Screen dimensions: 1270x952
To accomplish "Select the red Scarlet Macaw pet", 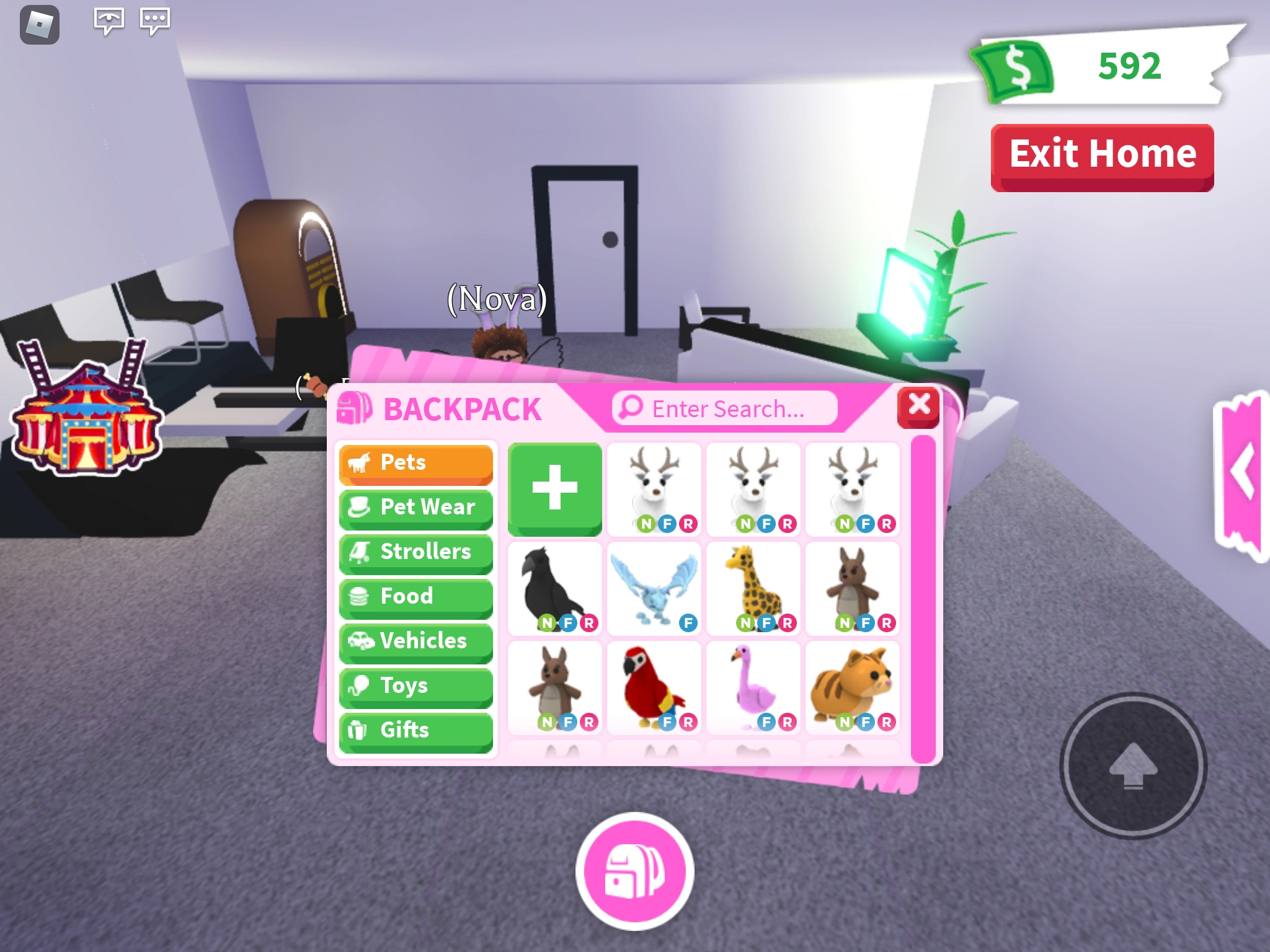I will pyautogui.click(x=653, y=685).
